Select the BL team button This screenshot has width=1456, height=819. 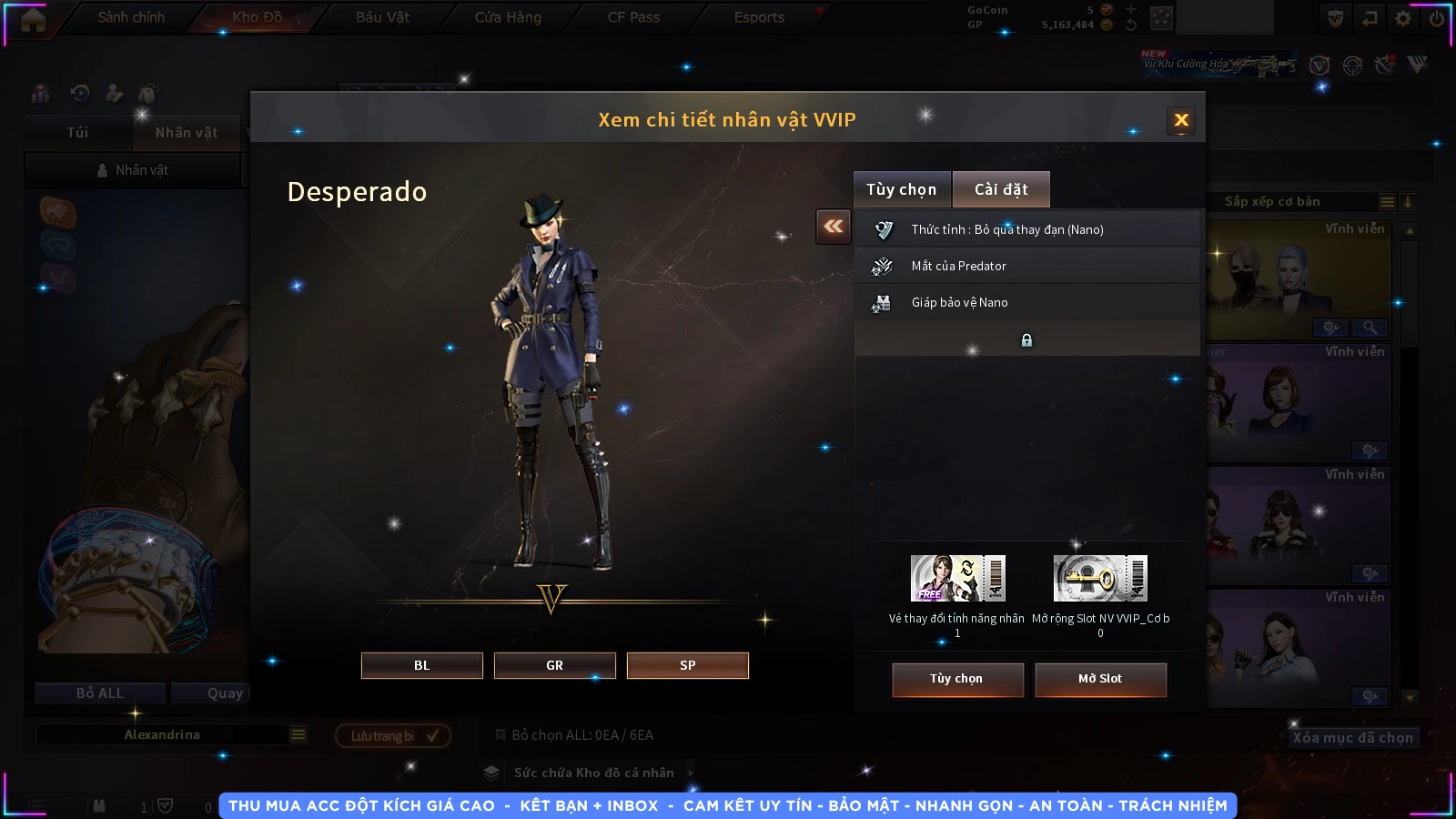coord(421,665)
